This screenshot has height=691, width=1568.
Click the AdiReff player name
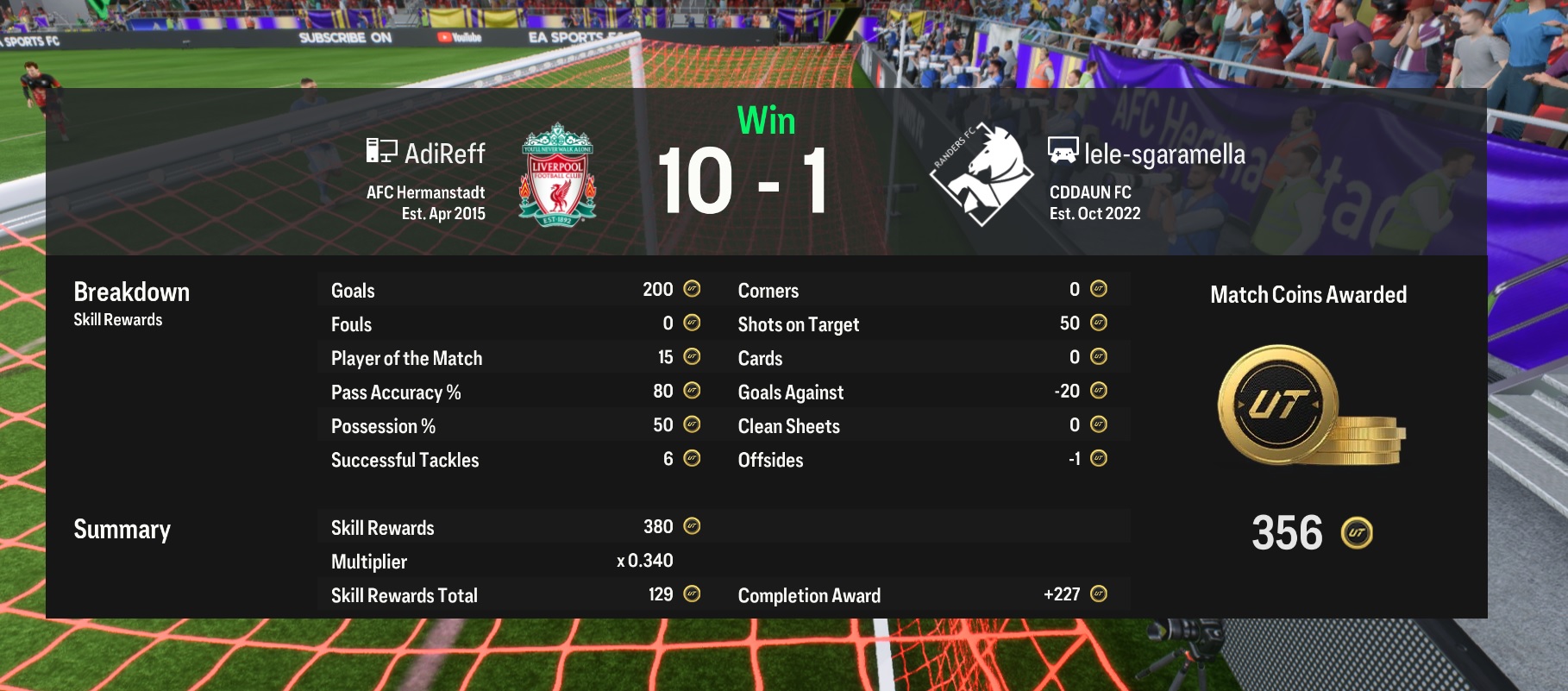(444, 152)
